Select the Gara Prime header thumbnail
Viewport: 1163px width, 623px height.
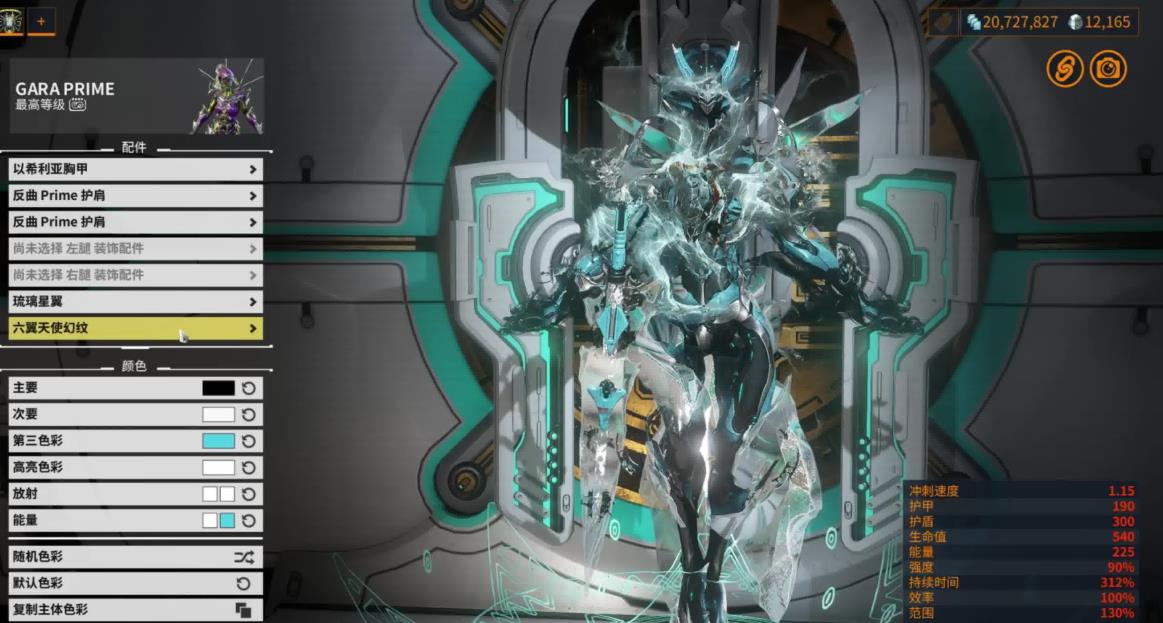click(228, 97)
